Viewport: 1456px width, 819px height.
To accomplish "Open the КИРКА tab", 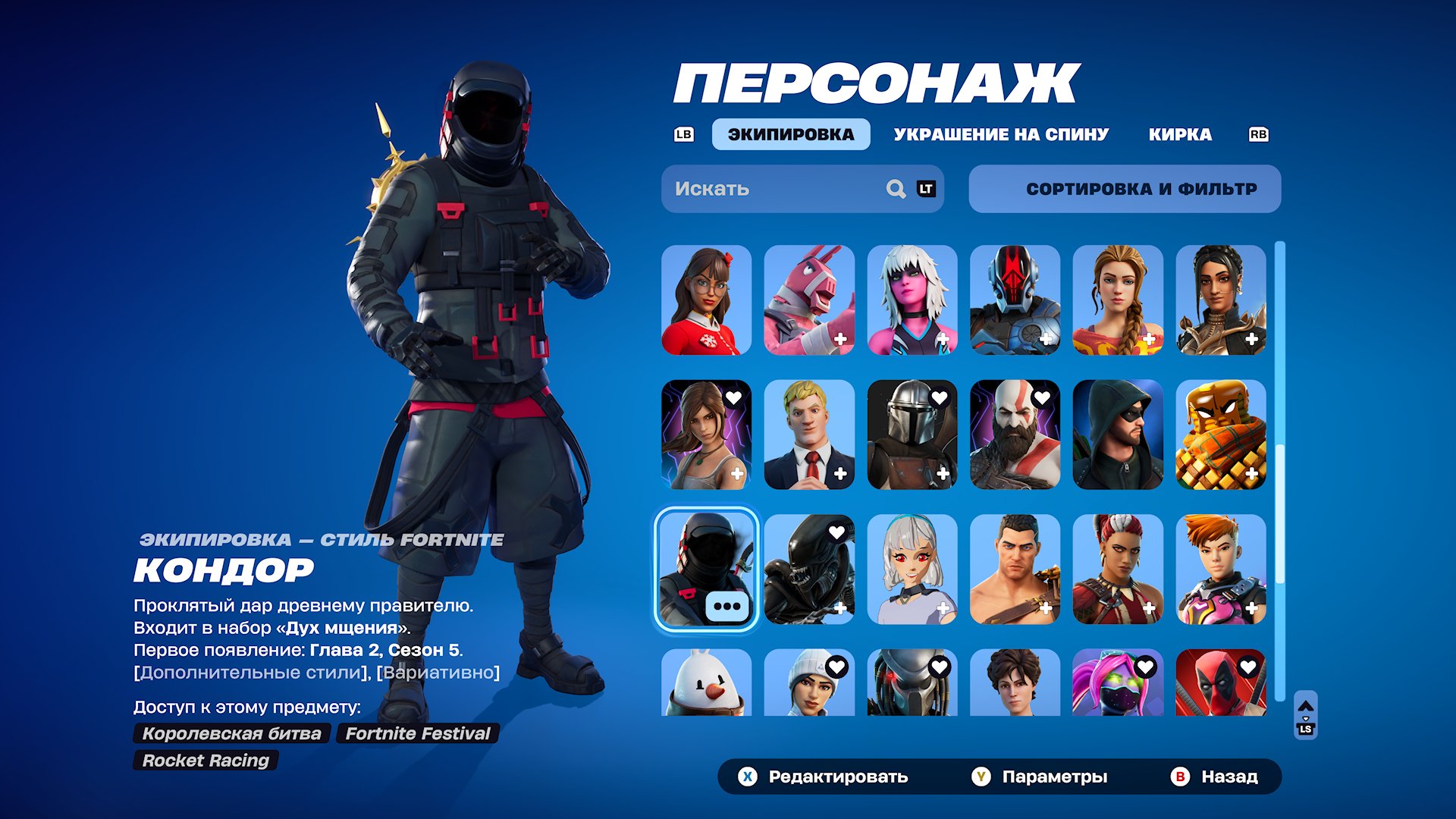I will pyautogui.click(x=1180, y=134).
